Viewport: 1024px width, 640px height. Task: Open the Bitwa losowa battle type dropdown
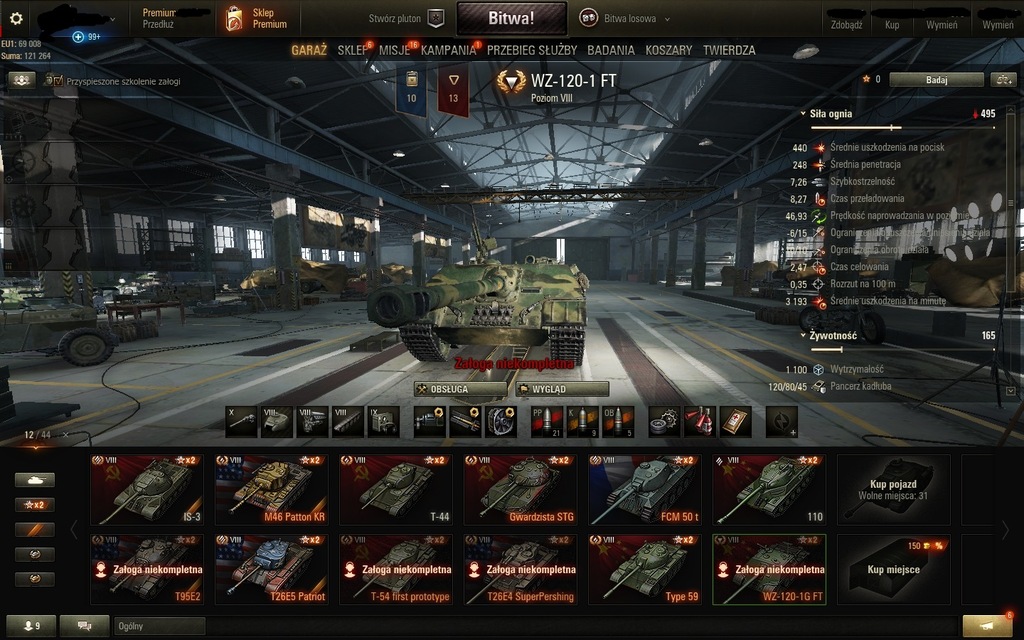pos(625,19)
